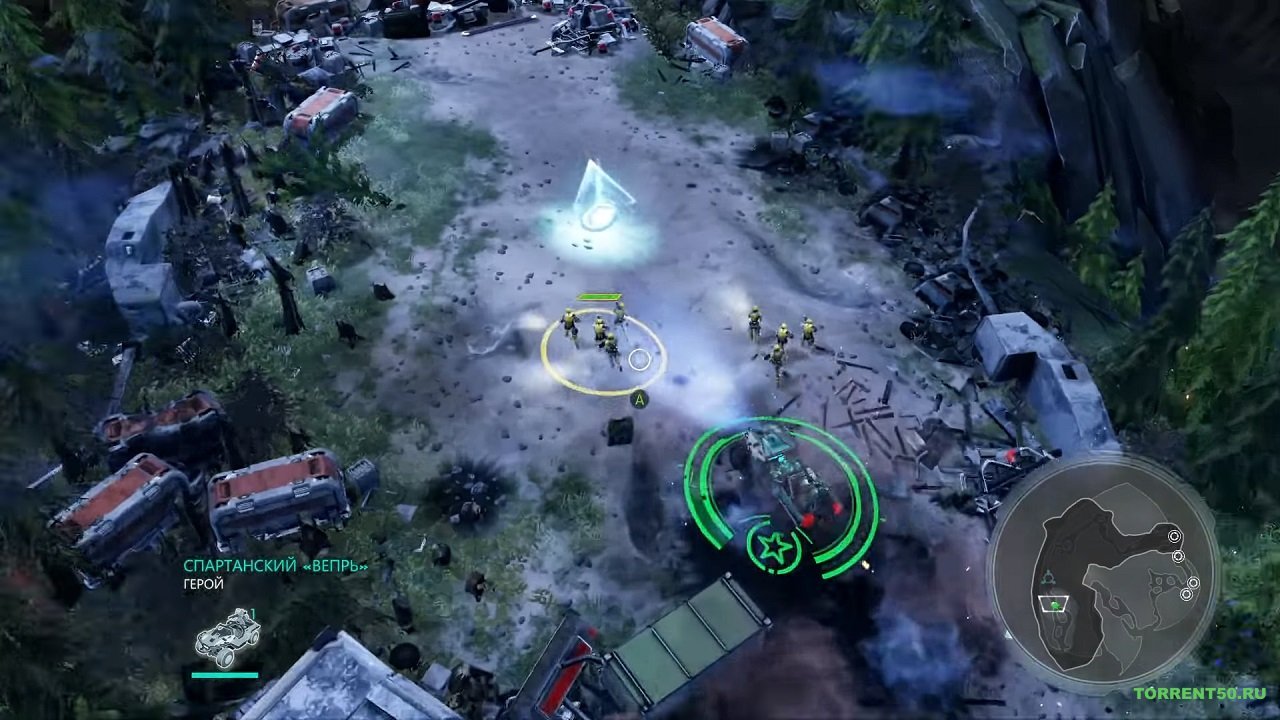
Task: Click the health bar under the Warthog portrait
Action: [x=224, y=674]
